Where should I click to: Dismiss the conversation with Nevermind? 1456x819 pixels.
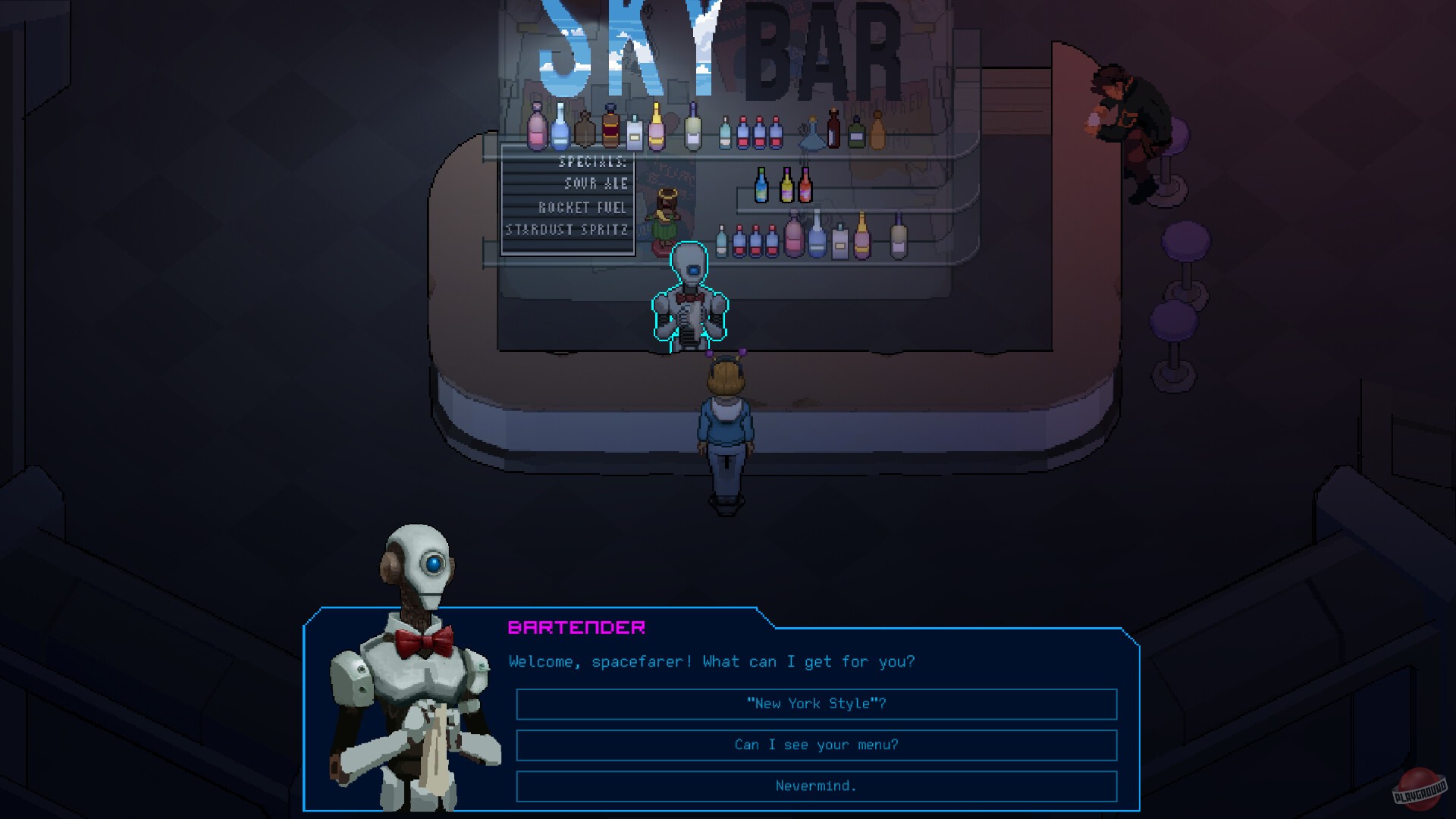pos(815,786)
